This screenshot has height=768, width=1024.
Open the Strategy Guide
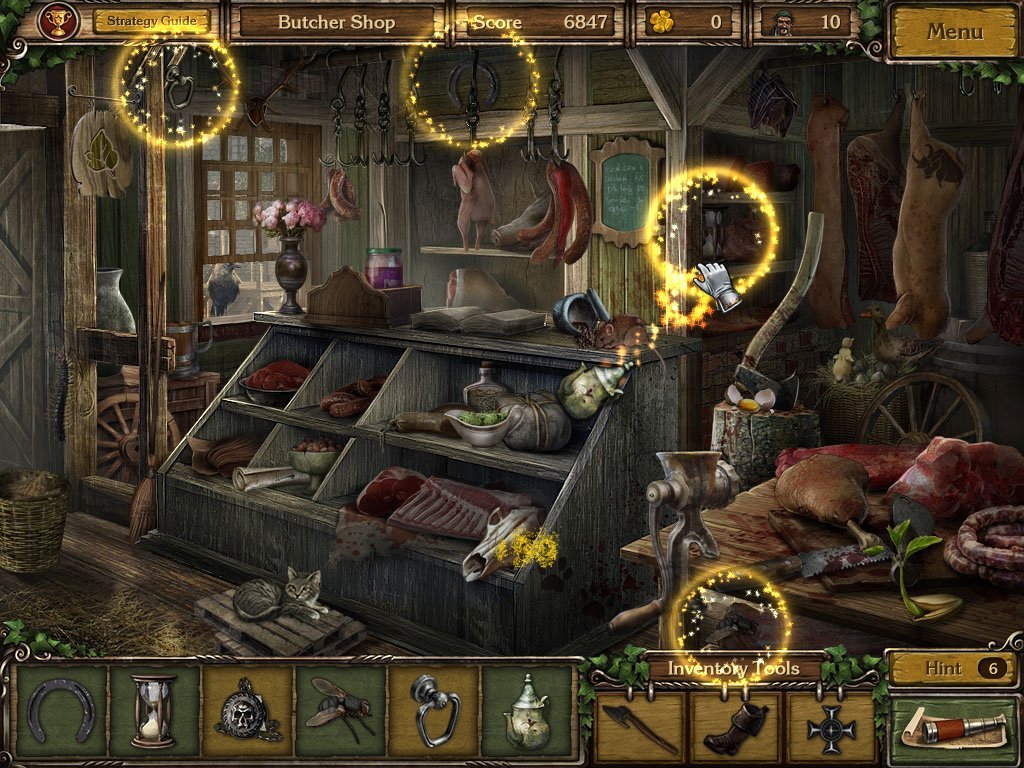pyautogui.click(x=152, y=21)
